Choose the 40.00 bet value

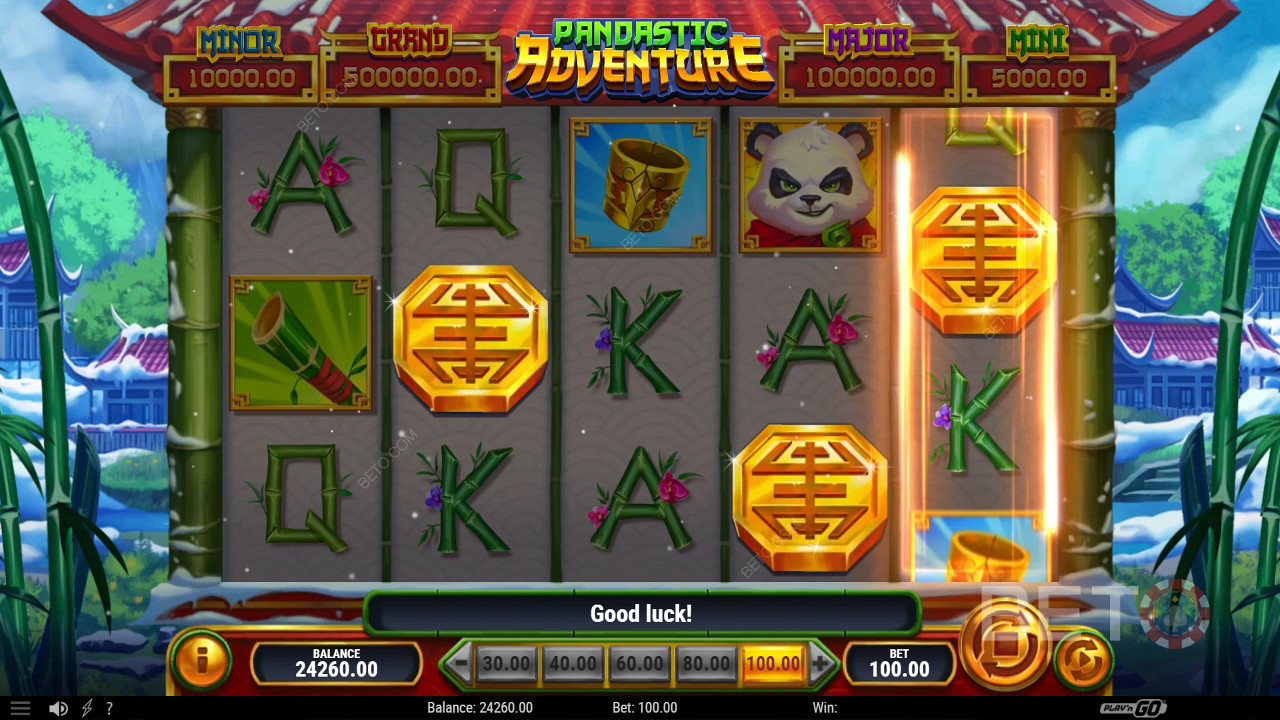point(573,663)
